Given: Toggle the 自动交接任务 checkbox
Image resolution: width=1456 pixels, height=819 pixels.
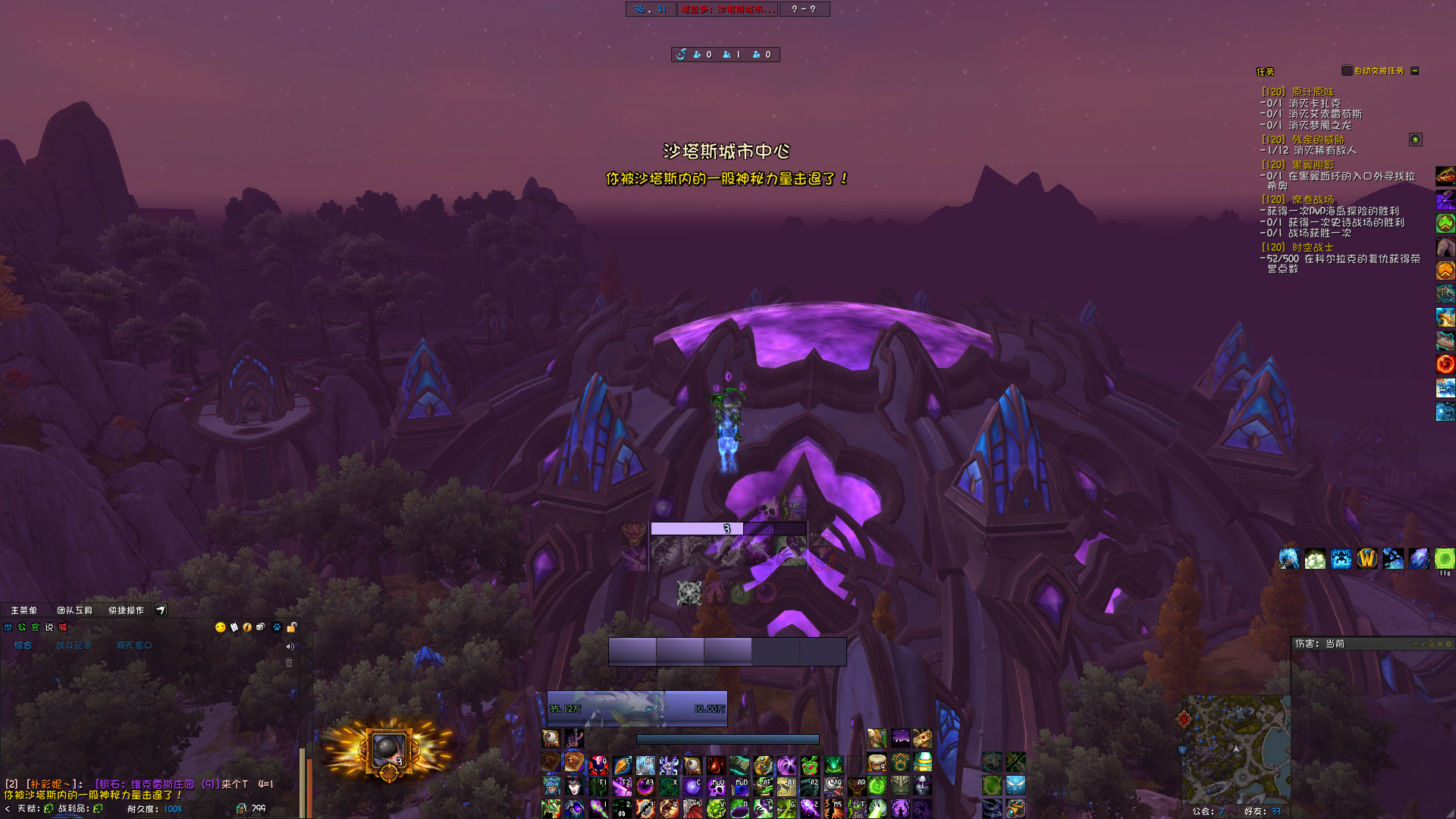Looking at the screenshot, I should tap(1347, 71).
